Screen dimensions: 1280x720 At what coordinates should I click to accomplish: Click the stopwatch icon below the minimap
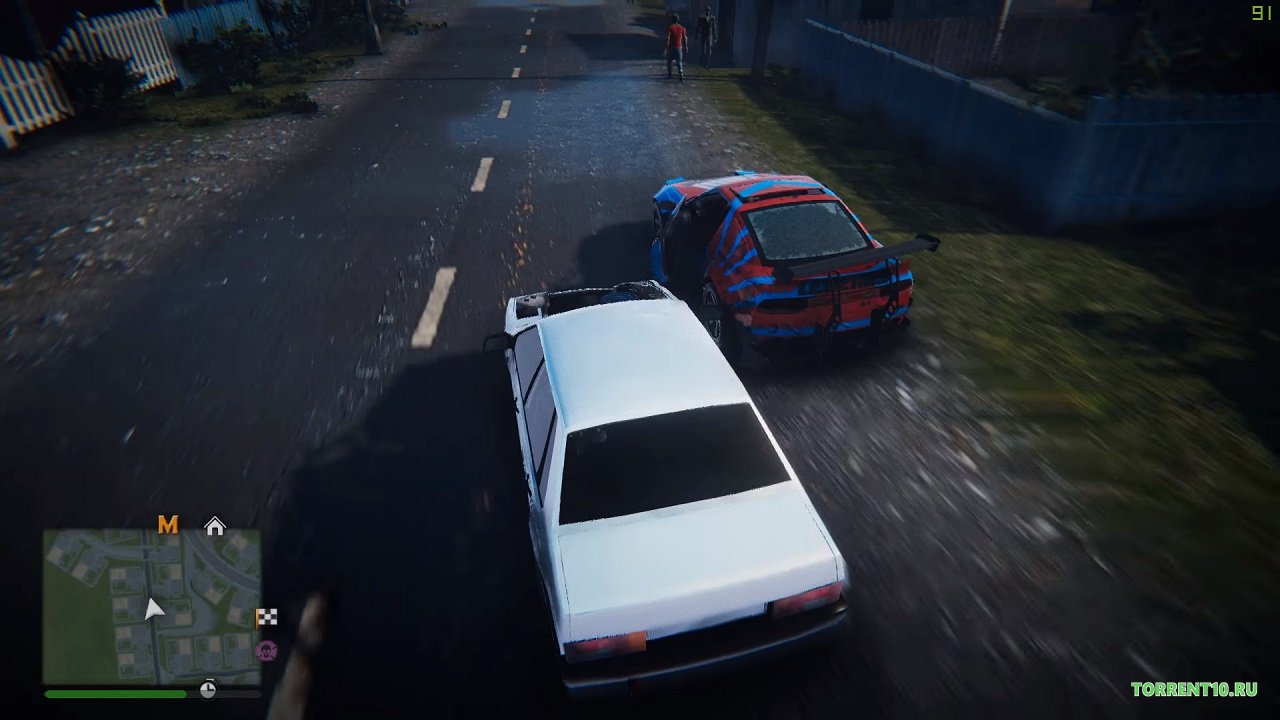208,689
